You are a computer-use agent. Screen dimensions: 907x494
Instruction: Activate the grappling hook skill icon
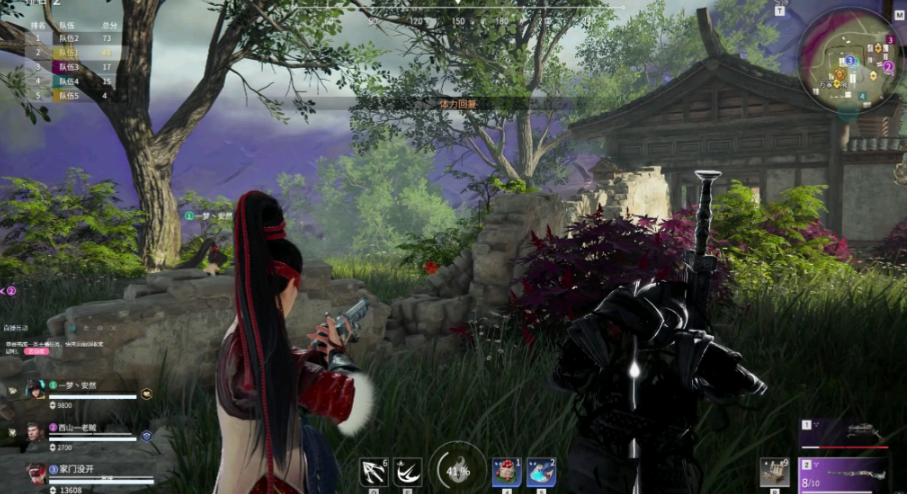pos(374,471)
